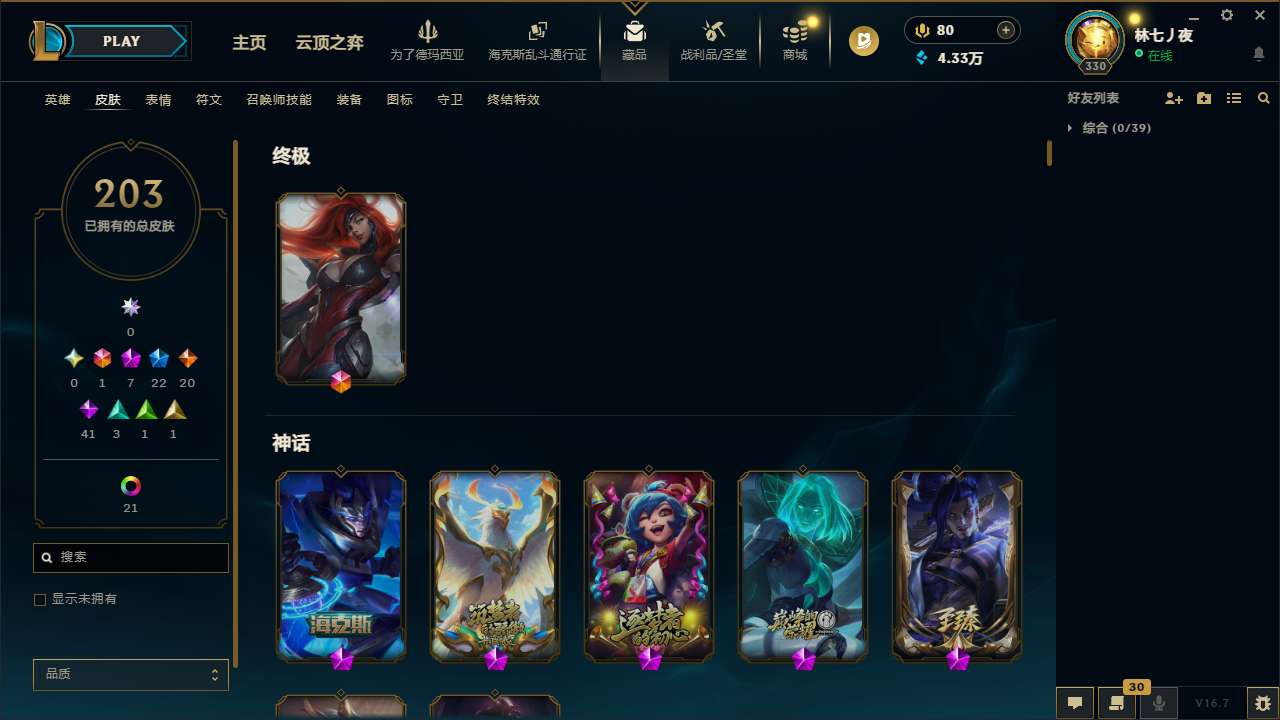Open the chat icon showing 30 messages
The width and height of the screenshot is (1280, 720).
coord(1117,702)
